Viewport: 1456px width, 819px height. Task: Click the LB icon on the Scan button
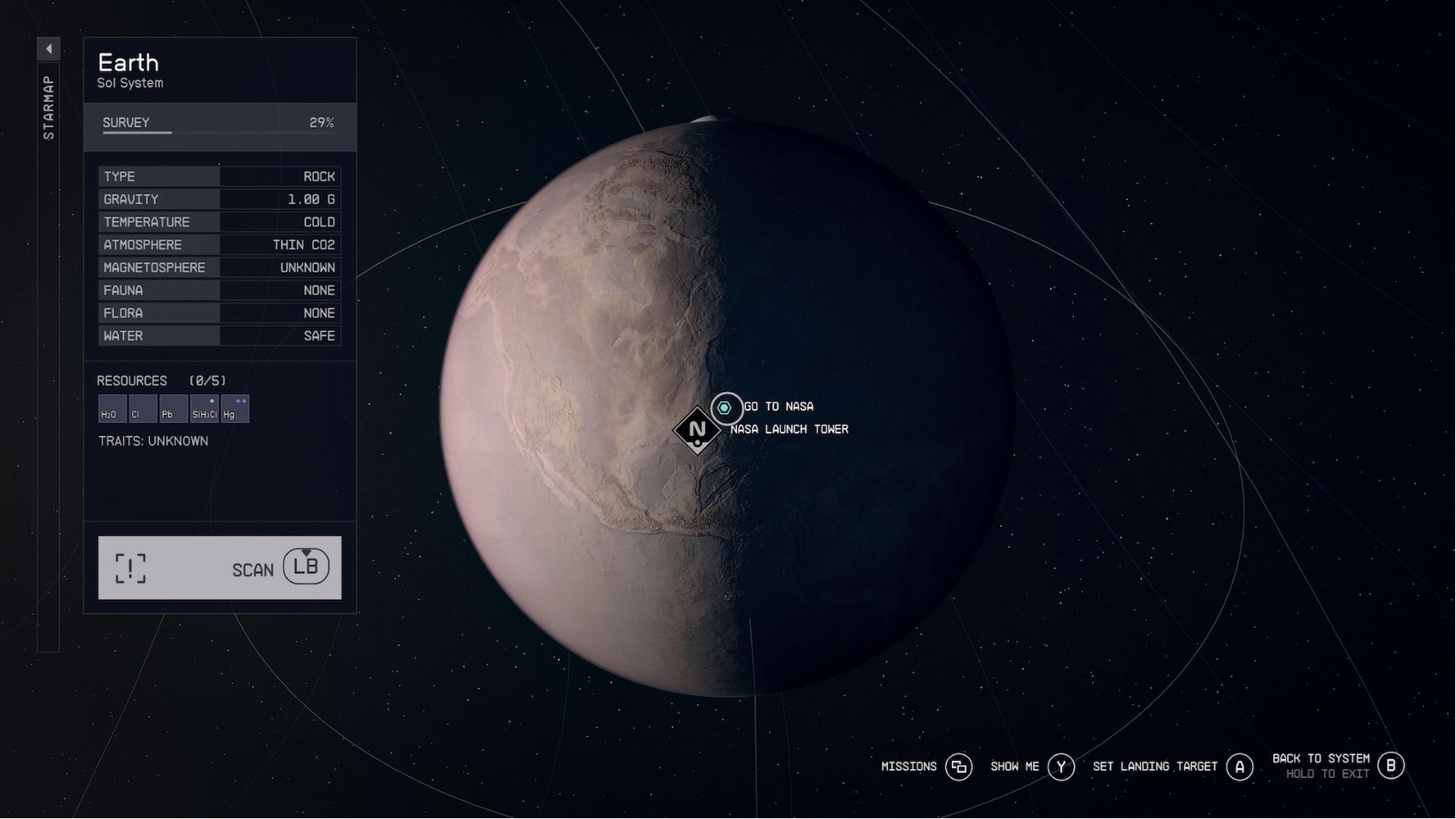(307, 568)
